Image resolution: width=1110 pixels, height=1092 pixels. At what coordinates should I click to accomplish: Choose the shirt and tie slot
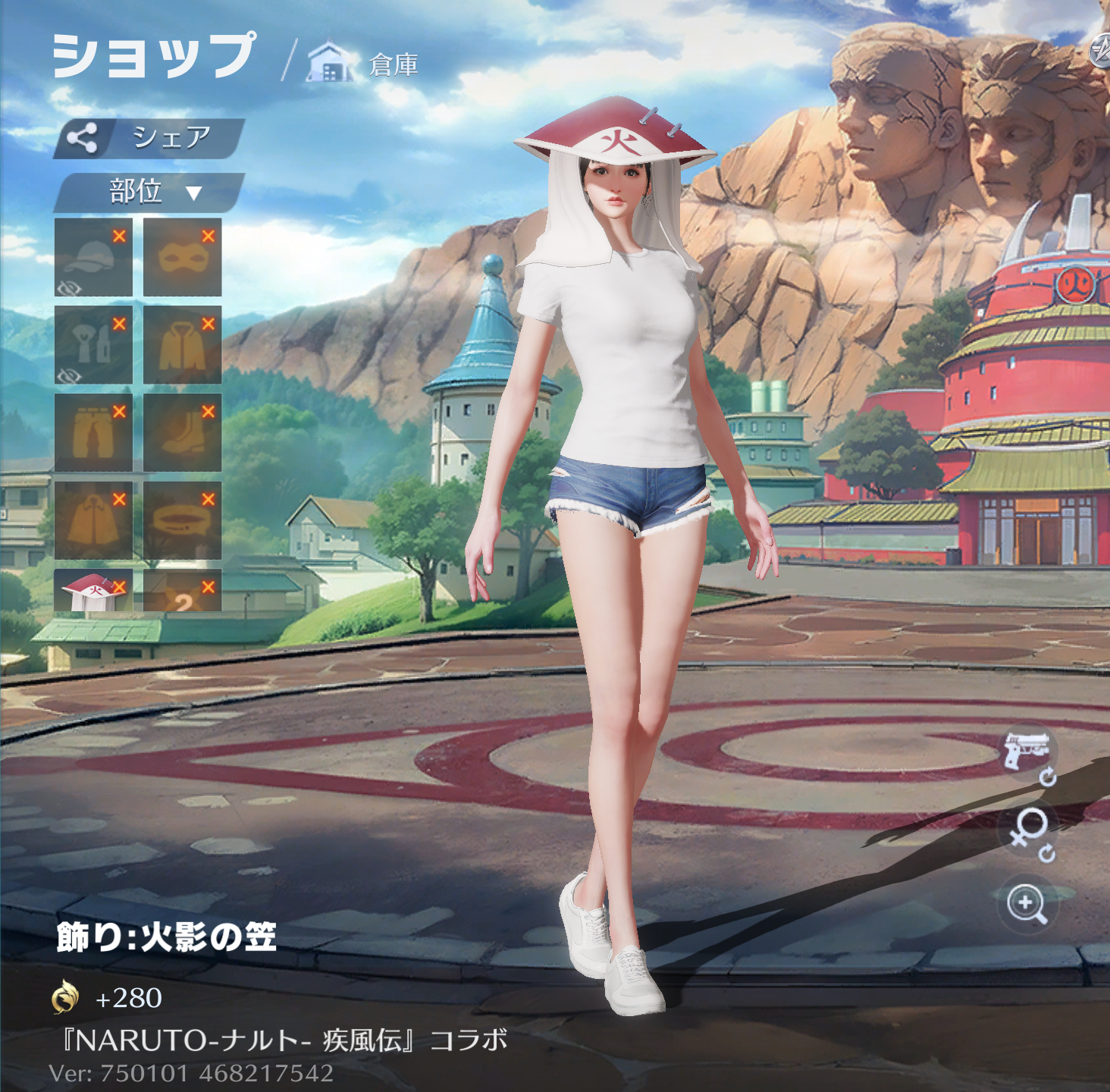click(x=93, y=345)
